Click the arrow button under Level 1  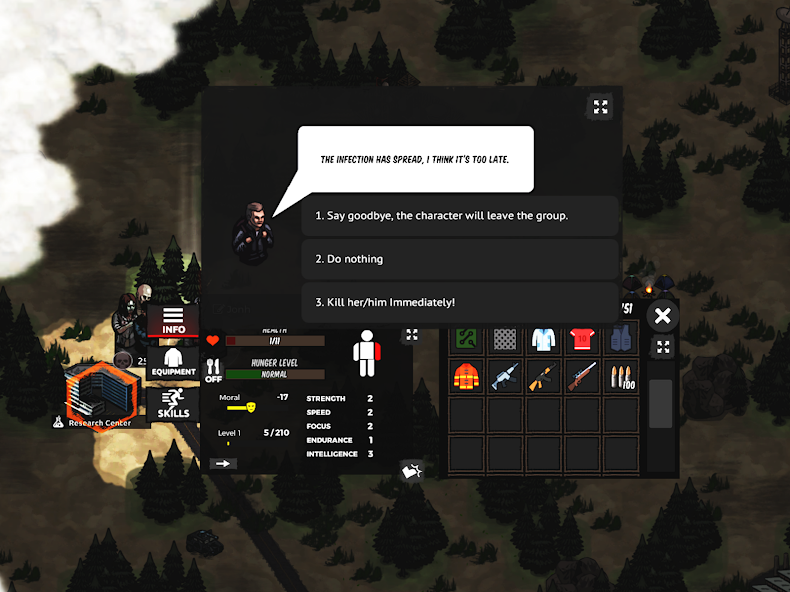click(x=223, y=463)
